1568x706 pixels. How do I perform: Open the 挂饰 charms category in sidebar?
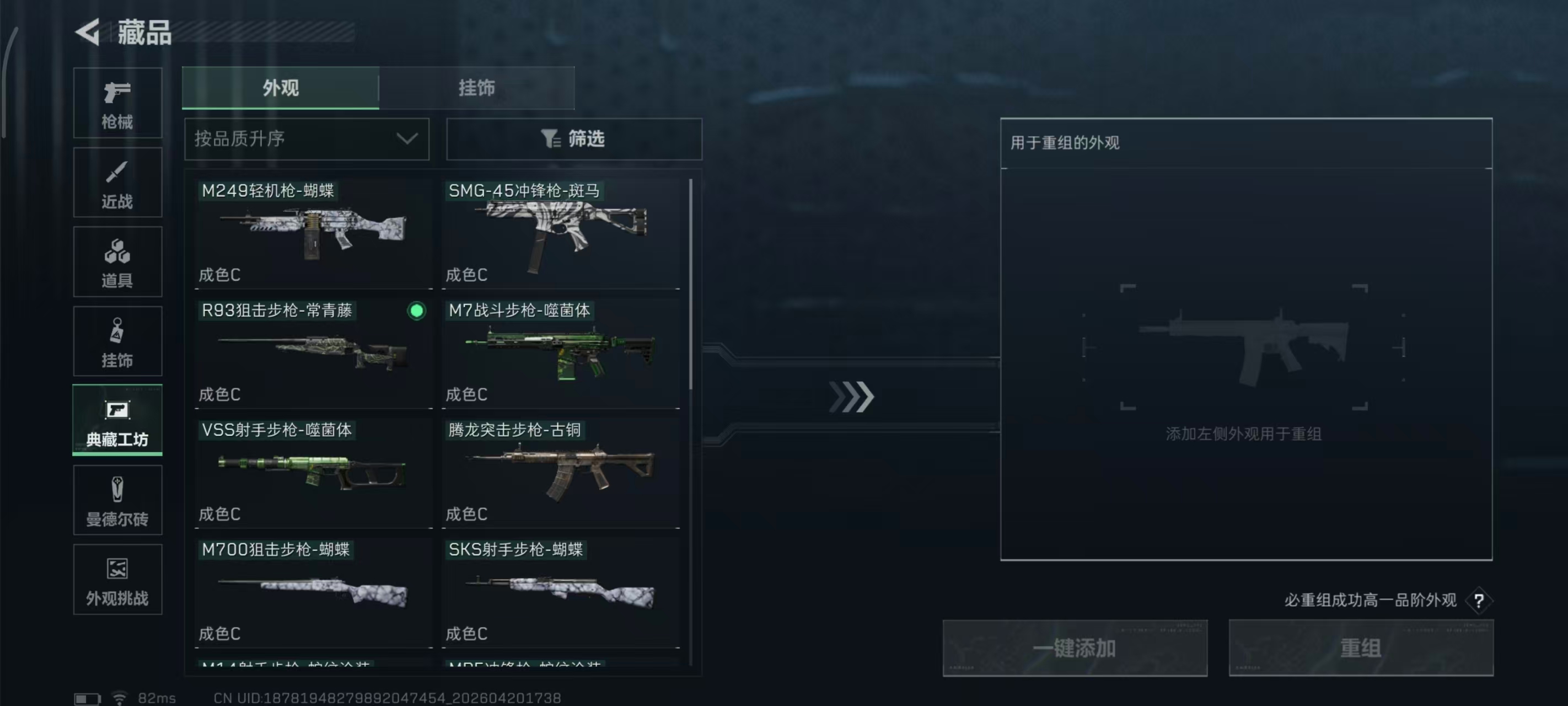point(117,341)
